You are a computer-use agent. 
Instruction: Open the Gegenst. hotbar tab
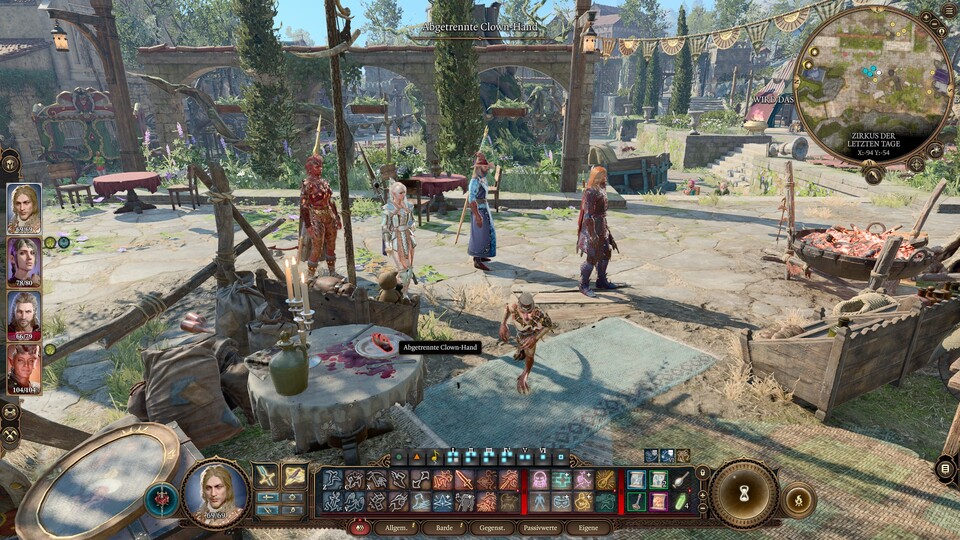pos(493,527)
